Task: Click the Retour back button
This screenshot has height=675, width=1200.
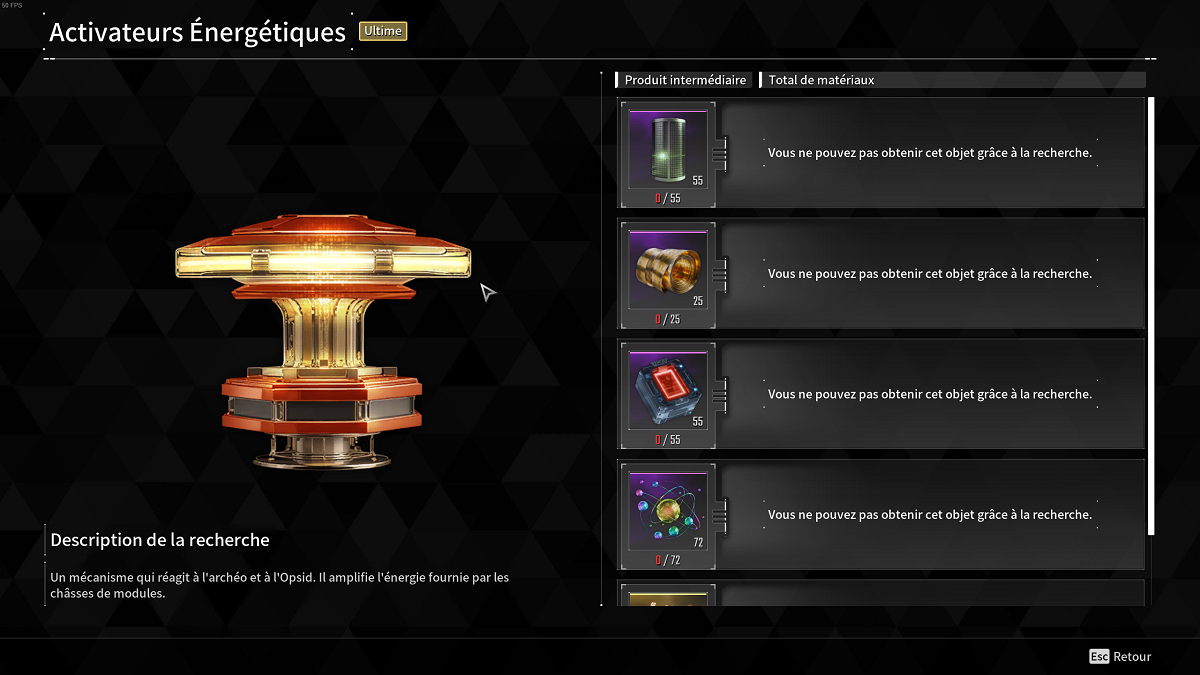Action: point(1121,657)
